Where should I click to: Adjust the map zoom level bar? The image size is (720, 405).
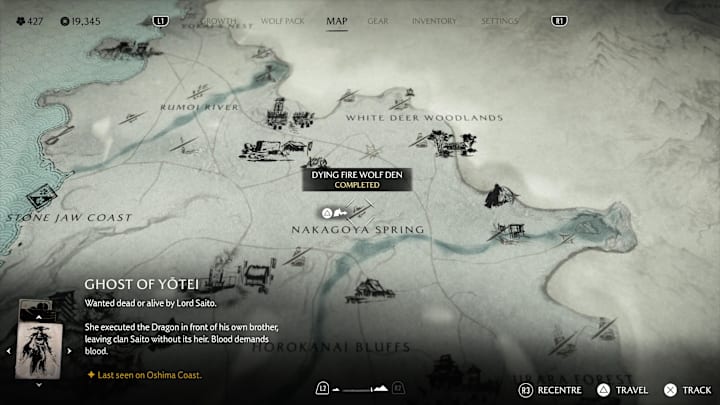tap(361, 388)
